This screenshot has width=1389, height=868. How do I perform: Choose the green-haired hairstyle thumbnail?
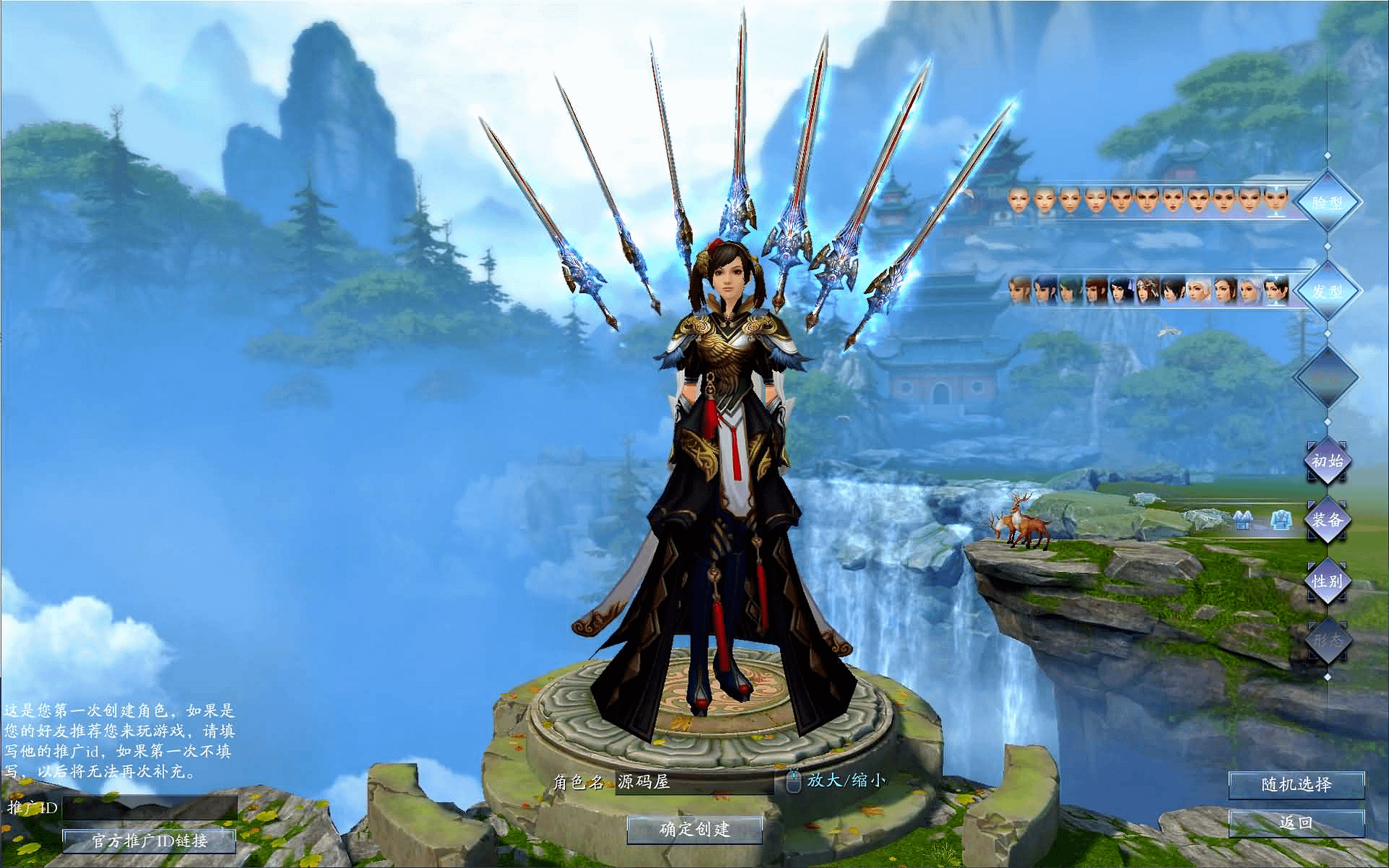click(x=1070, y=291)
